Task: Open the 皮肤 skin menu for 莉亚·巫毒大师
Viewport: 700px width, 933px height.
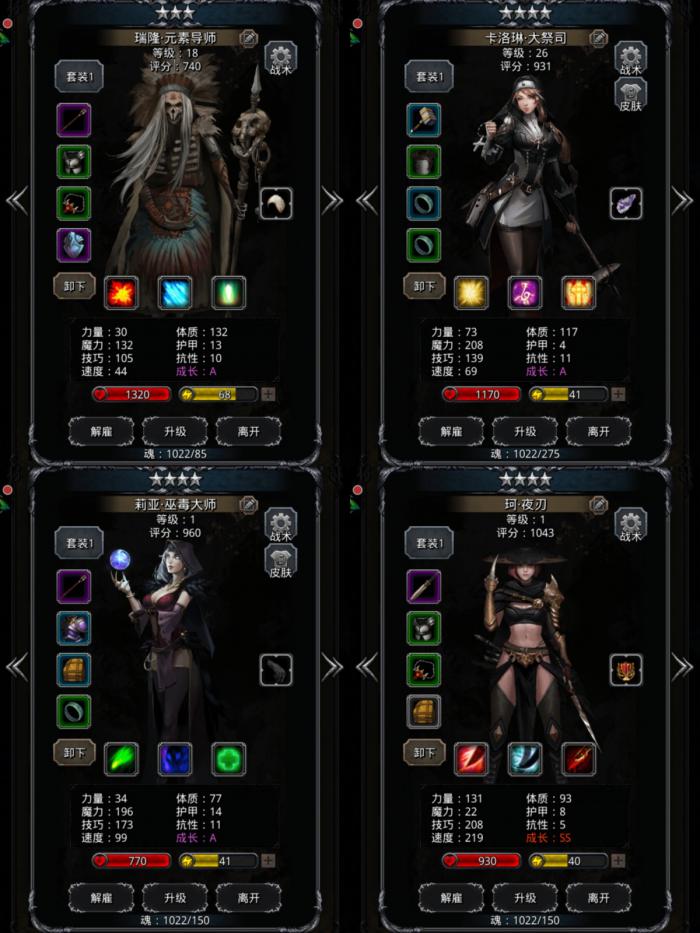Action: pos(280,564)
